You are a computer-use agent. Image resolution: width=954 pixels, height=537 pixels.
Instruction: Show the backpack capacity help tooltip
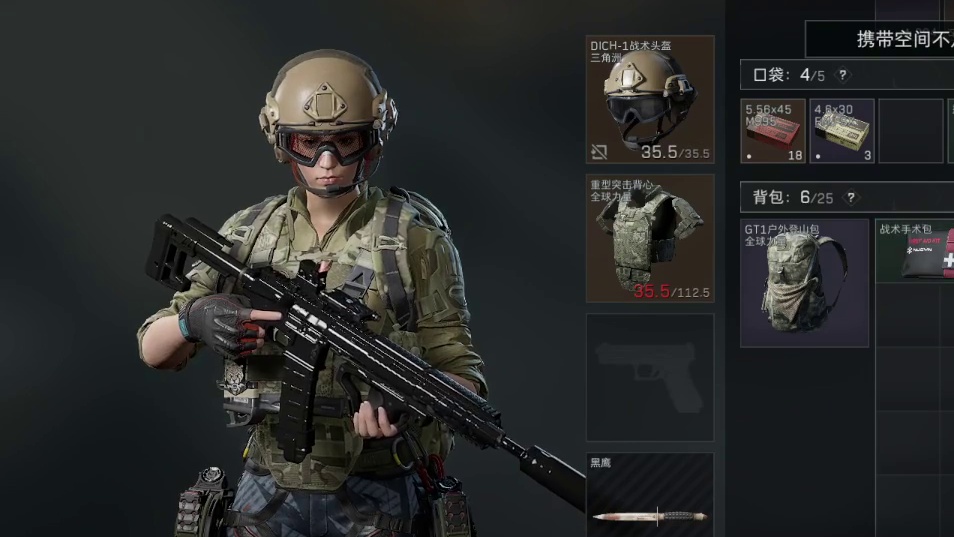(x=851, y=197)
